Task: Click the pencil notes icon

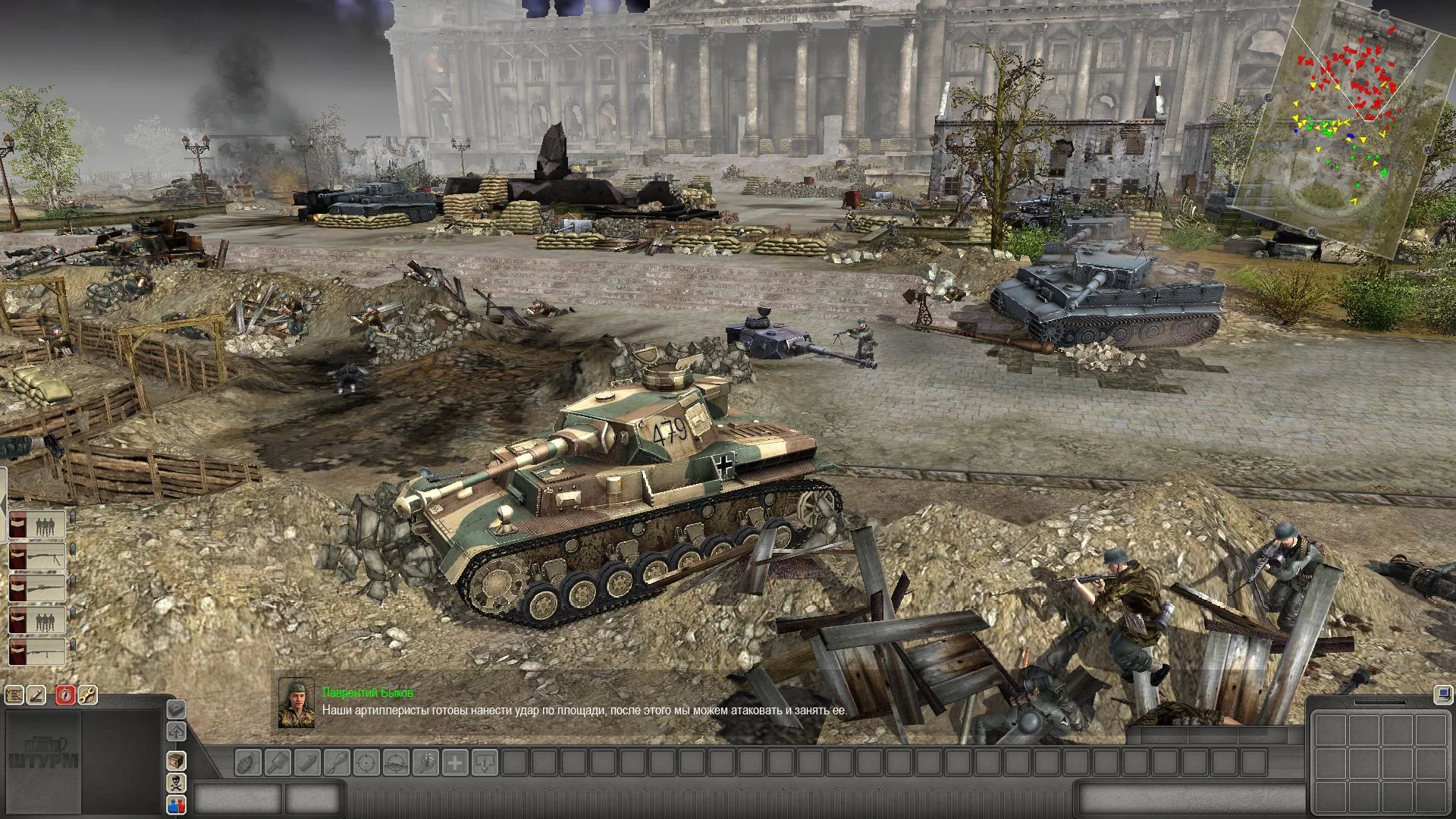Action: click(36, 695)
